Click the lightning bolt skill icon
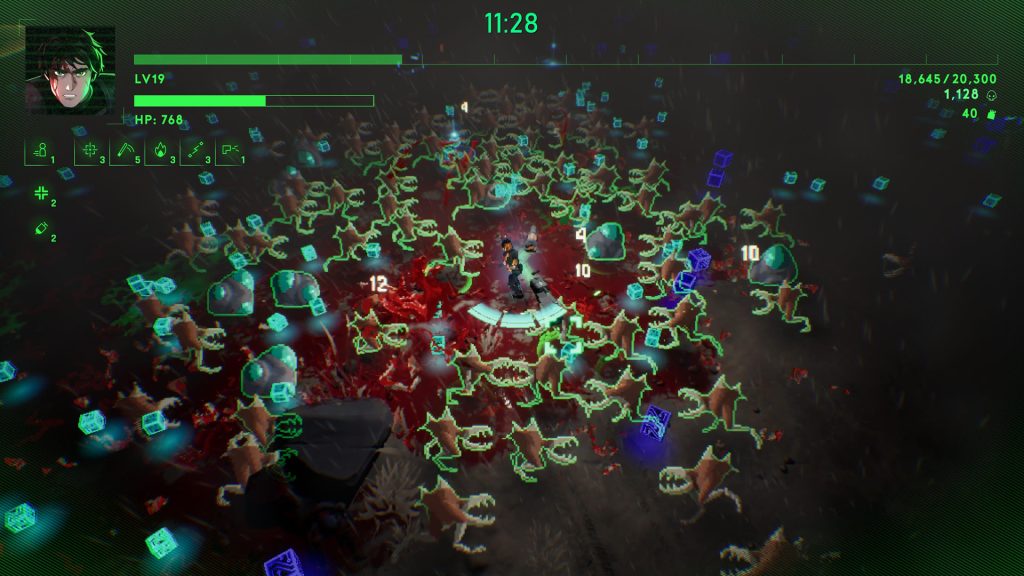Viewport: 1024px width, 576px height. (194, 151)
